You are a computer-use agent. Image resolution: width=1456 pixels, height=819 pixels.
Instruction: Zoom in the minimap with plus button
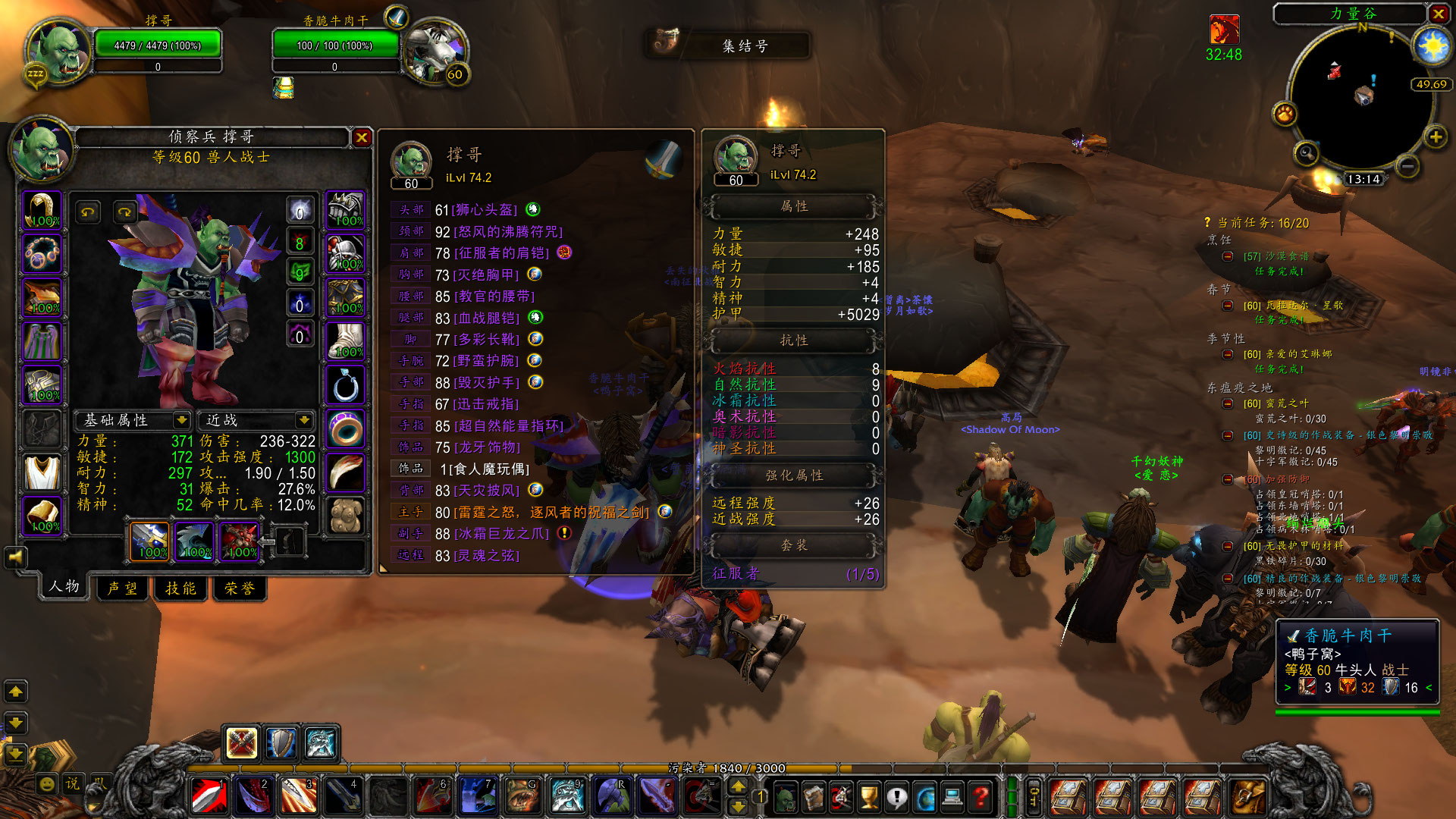(x=1436, y=137)
